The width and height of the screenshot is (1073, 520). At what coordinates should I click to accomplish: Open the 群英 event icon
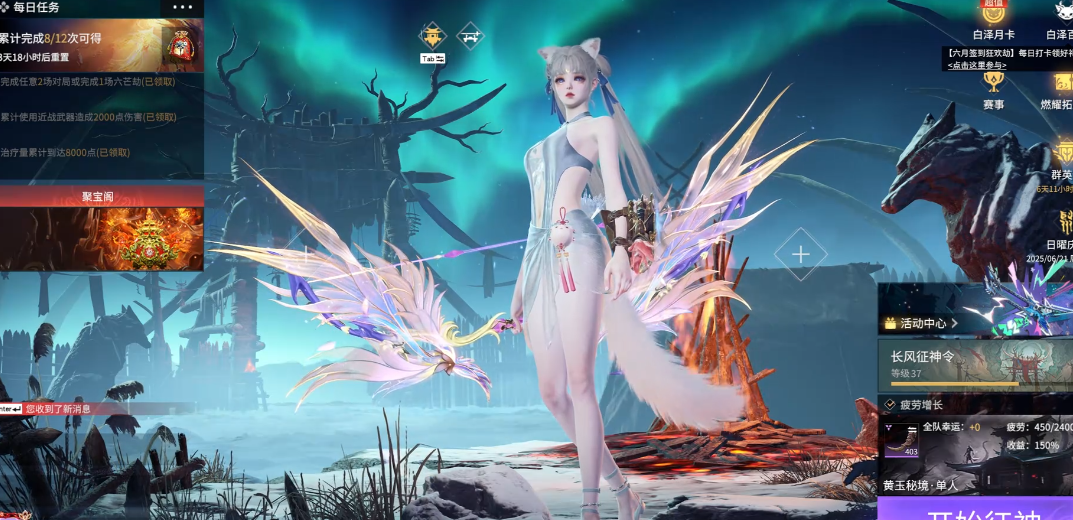[1061, 158]
